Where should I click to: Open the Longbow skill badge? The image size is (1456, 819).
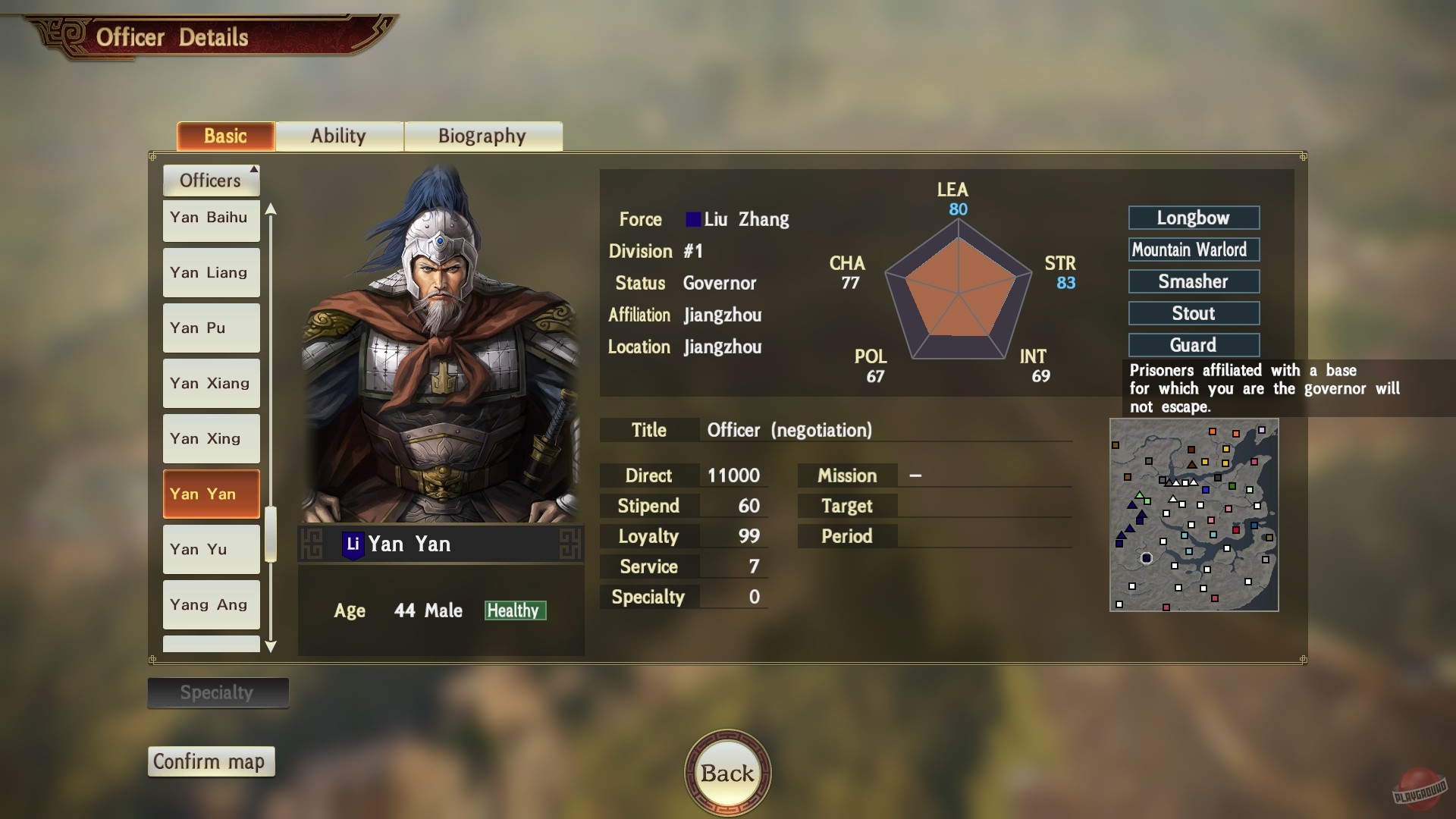[1194, 218]
